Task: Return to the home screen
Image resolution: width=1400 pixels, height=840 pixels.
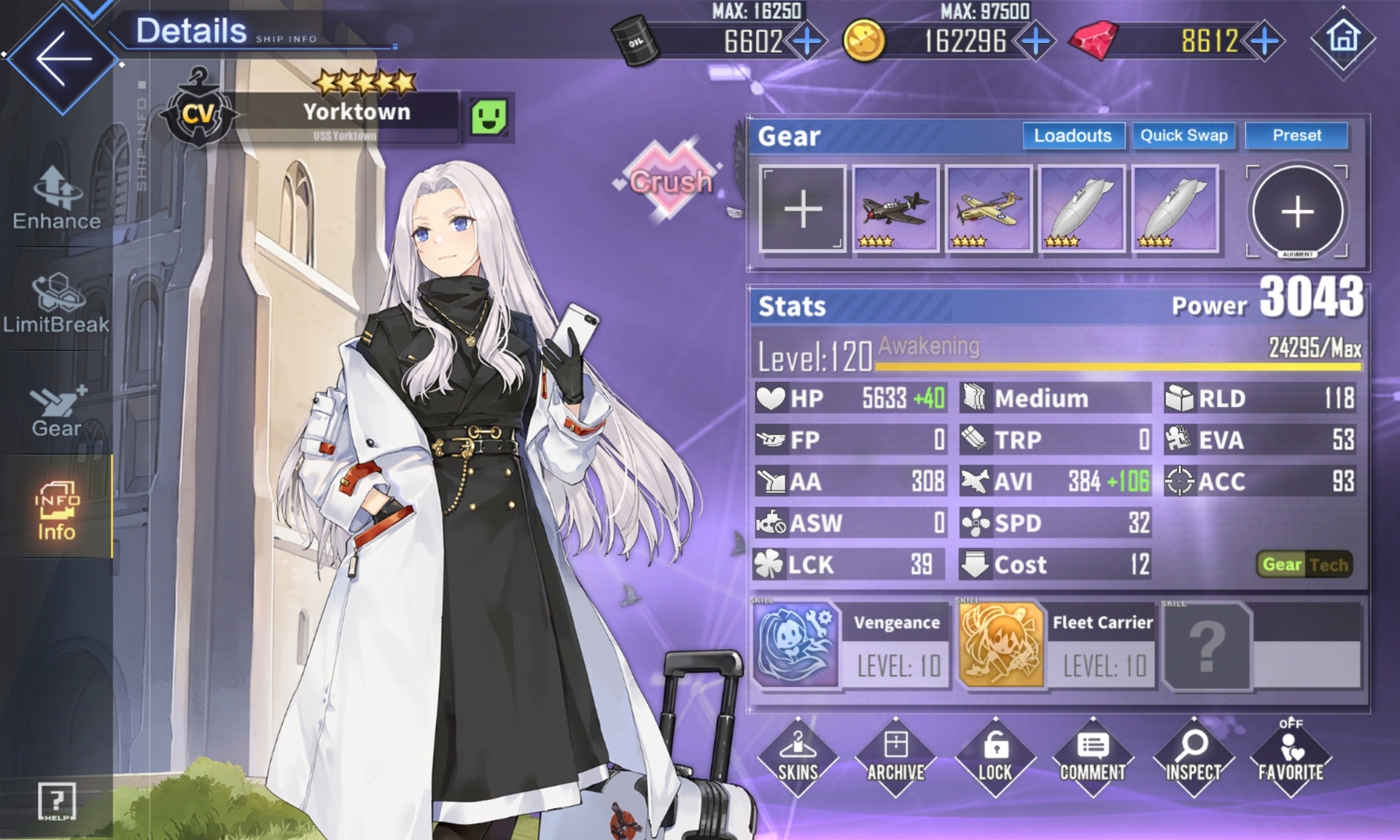Action: pos(1342,38)
